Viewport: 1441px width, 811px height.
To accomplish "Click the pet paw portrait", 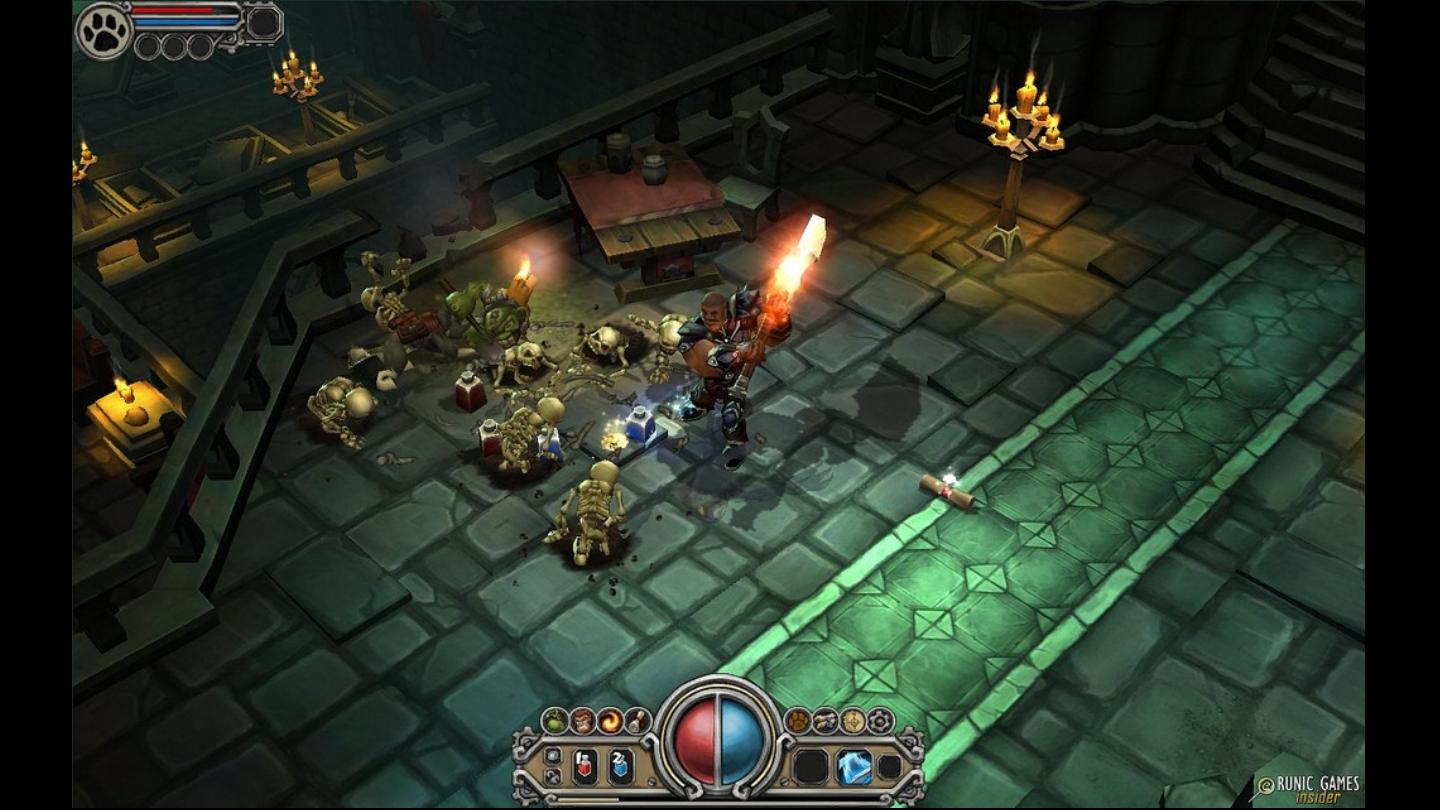I will pyautogui.click(x=104, y=30).
